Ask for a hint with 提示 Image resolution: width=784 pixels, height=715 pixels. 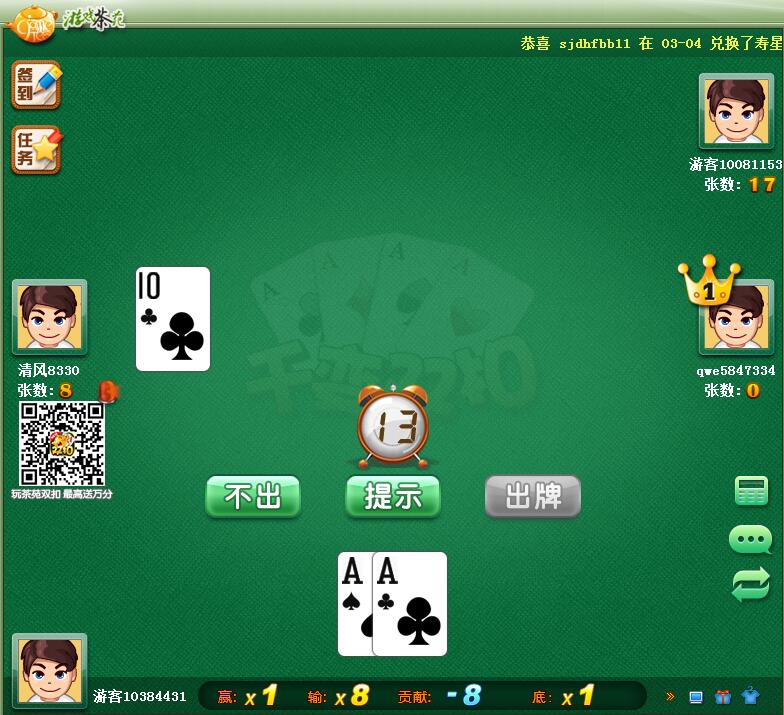point(393,496)
